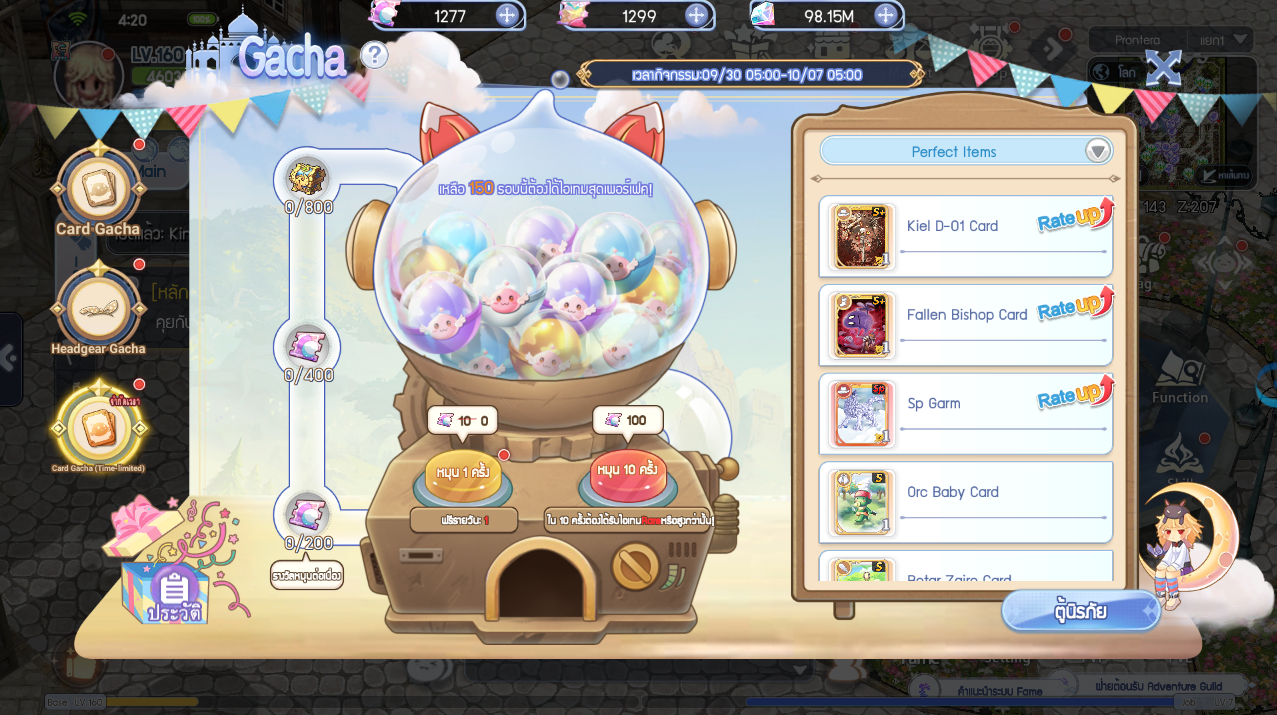Spin the gacha once with yellow button
Viewport: 1277px width, 715px height.
click(x=462, y=475)
